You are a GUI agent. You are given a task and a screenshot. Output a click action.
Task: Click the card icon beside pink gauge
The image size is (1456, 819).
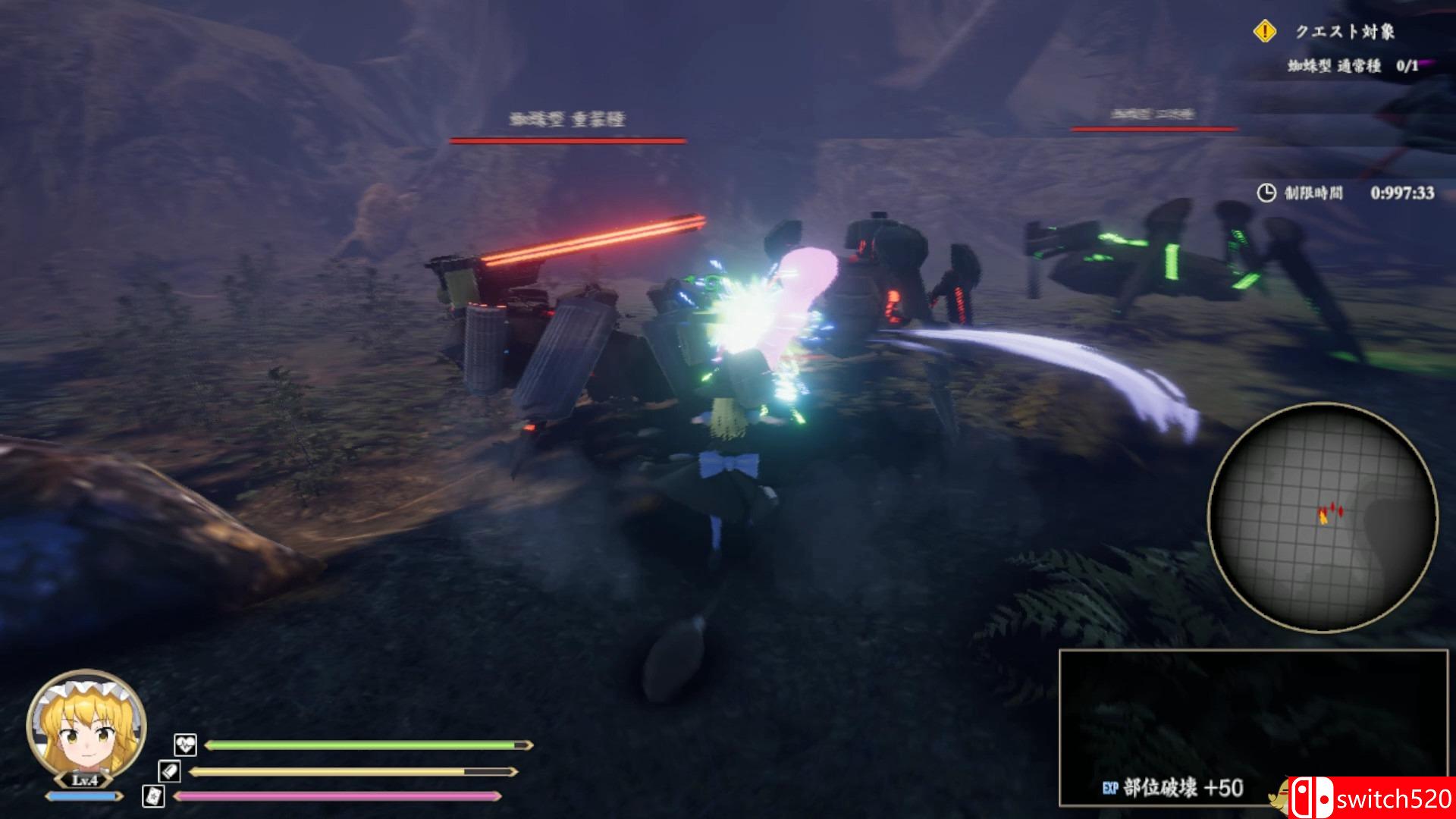click(x=153, y=795)
